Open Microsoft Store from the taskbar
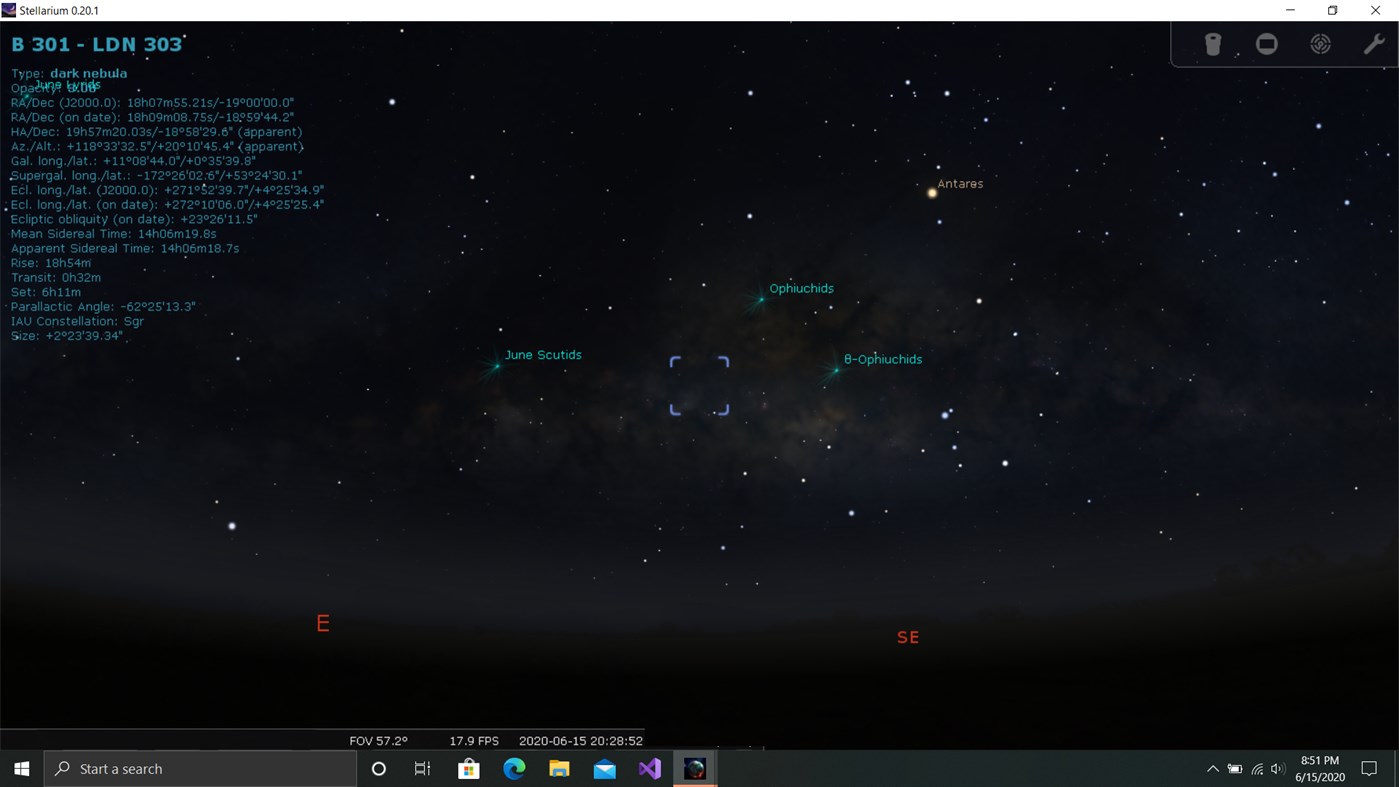The width and height of the screenshot is (1399, 787). tap(468, 768)
